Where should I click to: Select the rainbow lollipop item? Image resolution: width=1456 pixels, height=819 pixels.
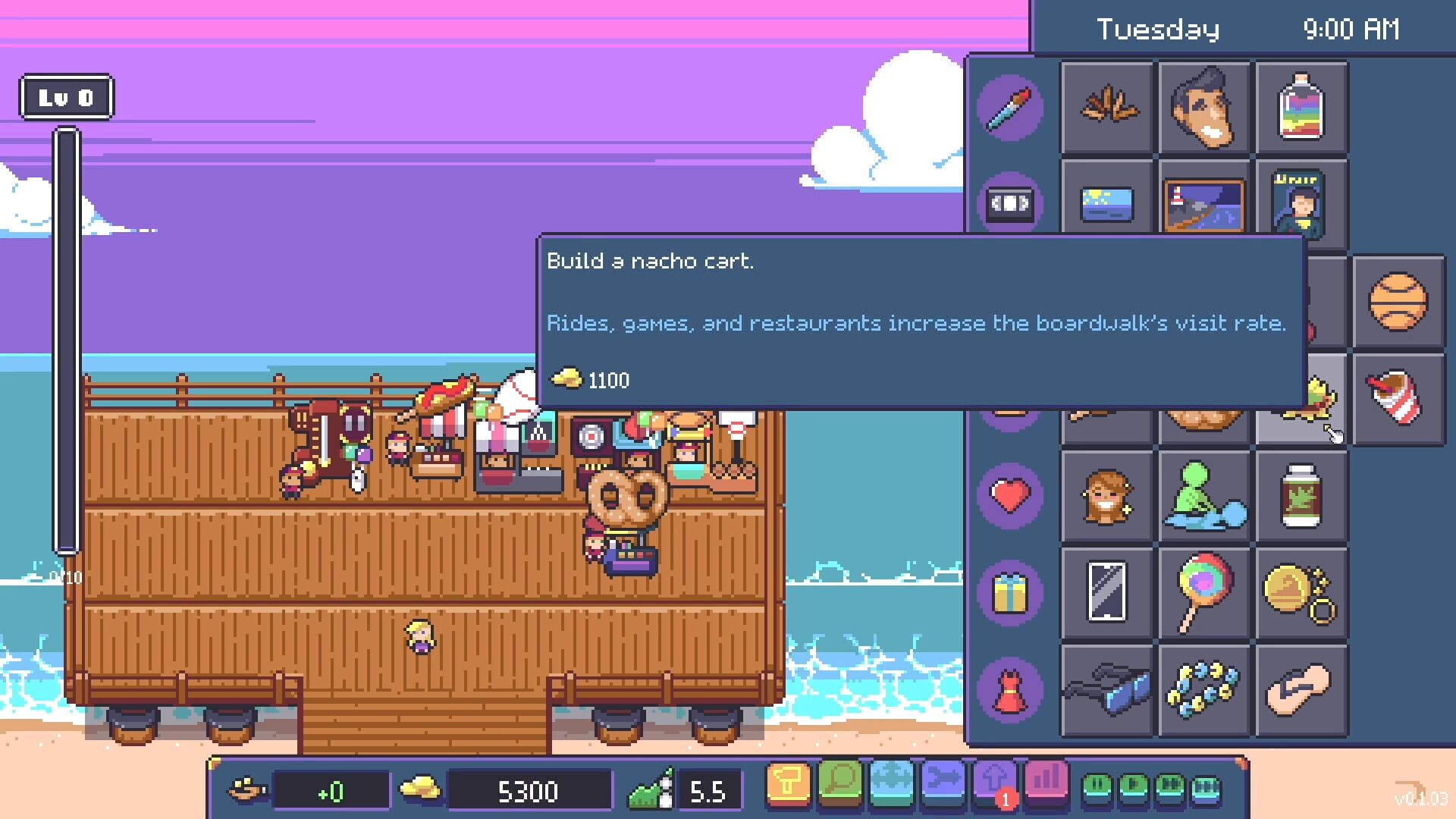pos(1203,594)
